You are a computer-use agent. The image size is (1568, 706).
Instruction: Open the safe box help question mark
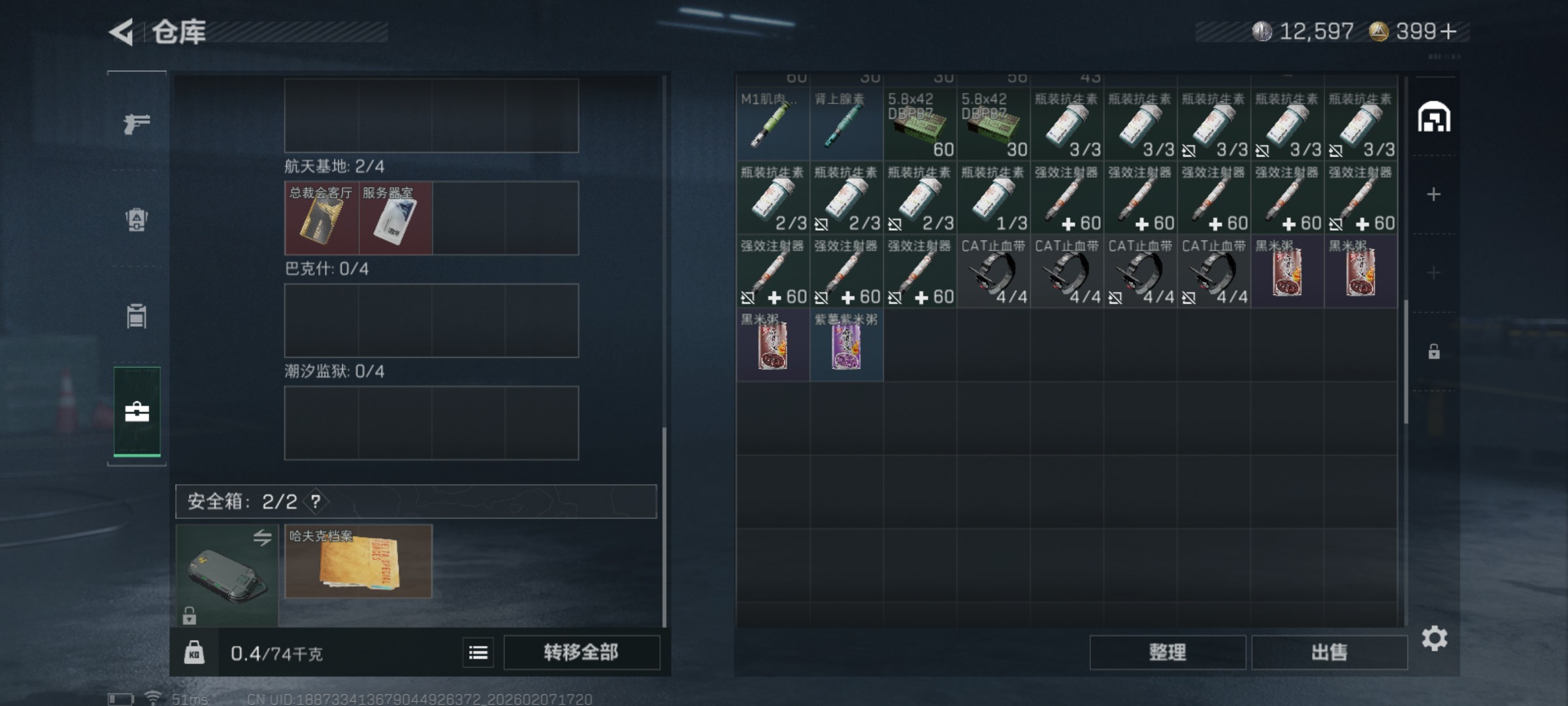click(316, 501)
